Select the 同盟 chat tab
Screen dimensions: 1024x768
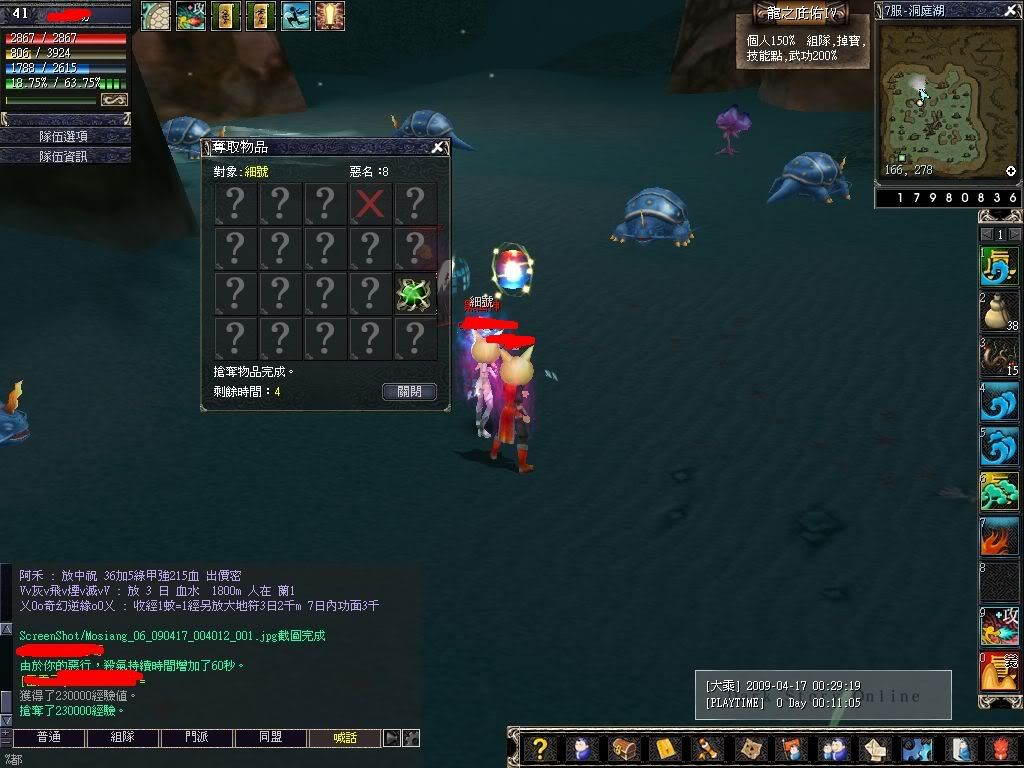(271, 738)
